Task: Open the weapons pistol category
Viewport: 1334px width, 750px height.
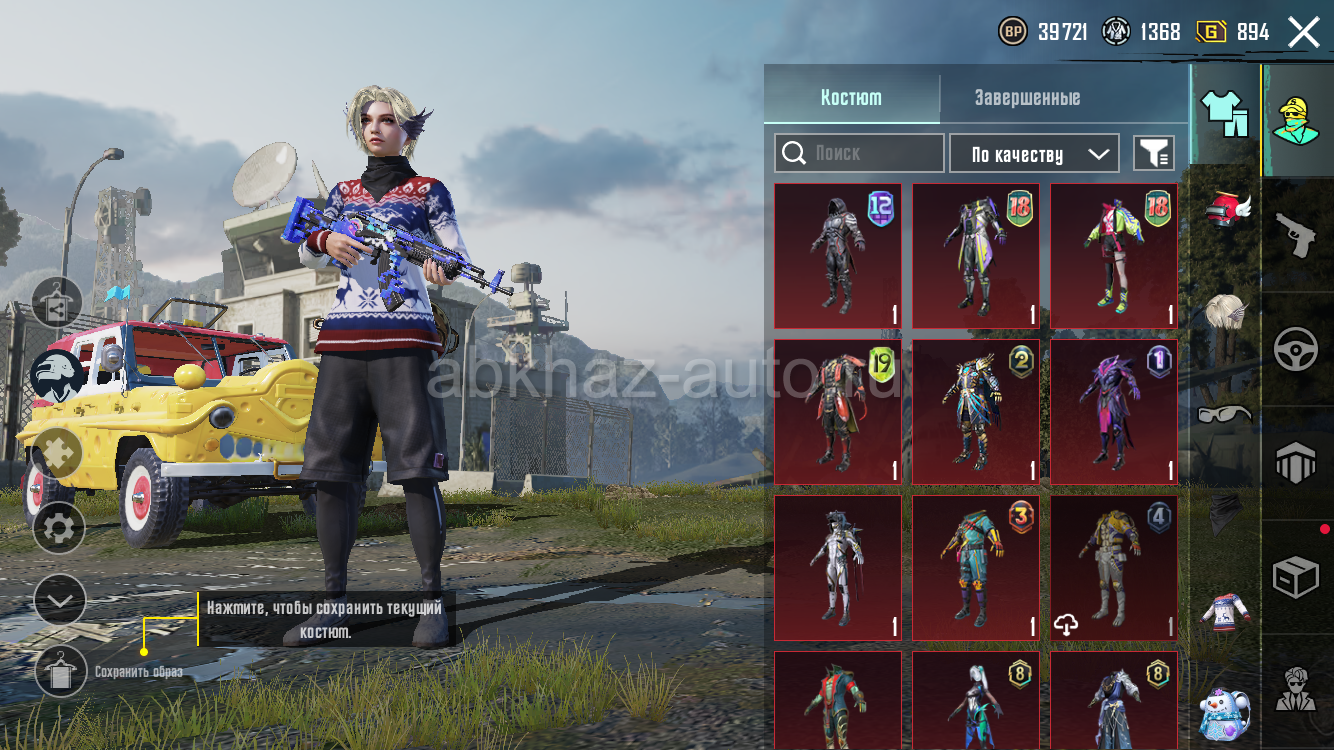Action: 1296,236
